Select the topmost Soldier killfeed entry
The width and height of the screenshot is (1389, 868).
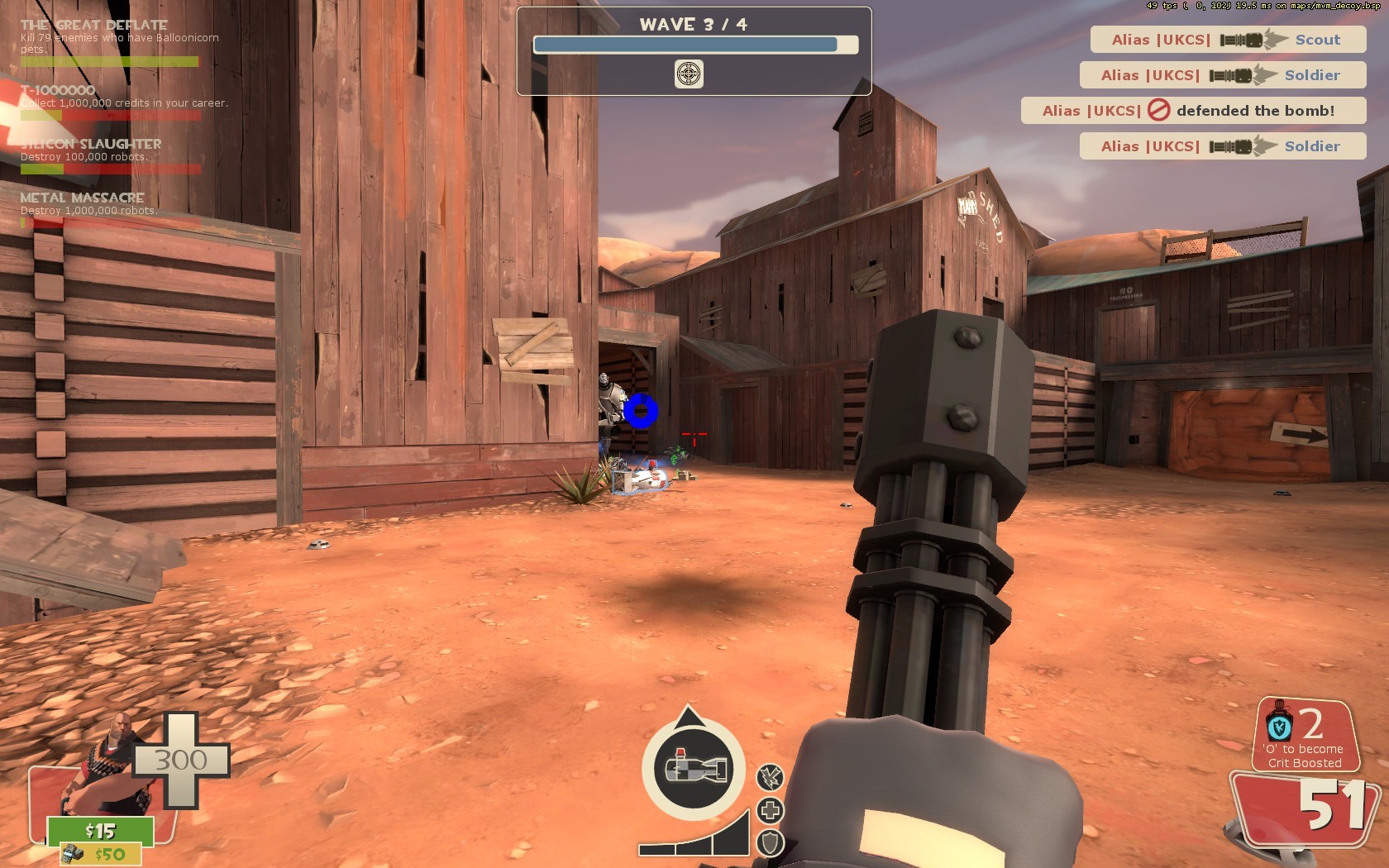1221,75
